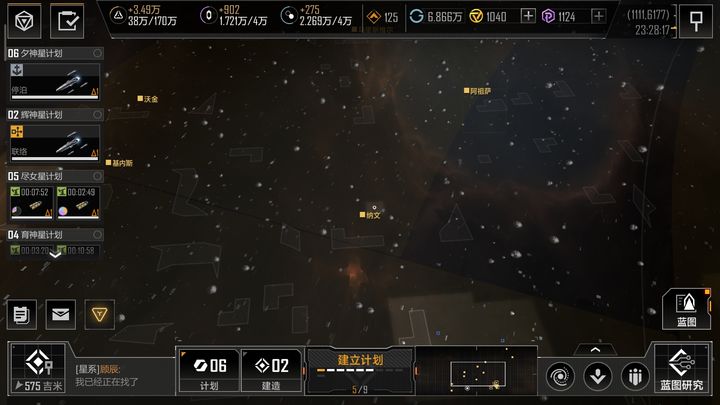720x405 pixels.
Task: Add purple currency with plus button
Action: [598, 17]
